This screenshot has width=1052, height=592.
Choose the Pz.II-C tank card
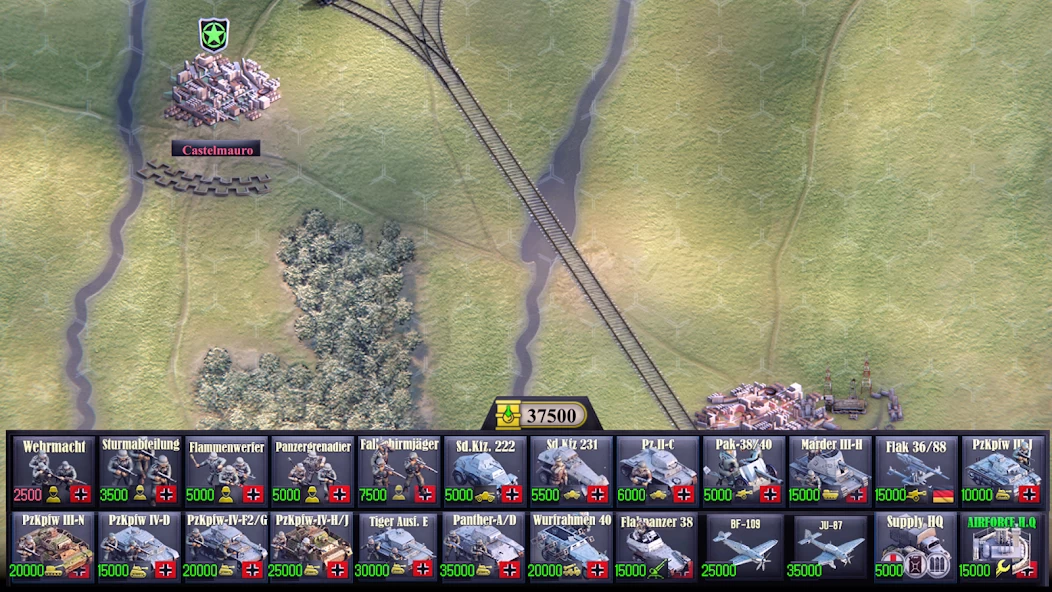pos(657,470)
